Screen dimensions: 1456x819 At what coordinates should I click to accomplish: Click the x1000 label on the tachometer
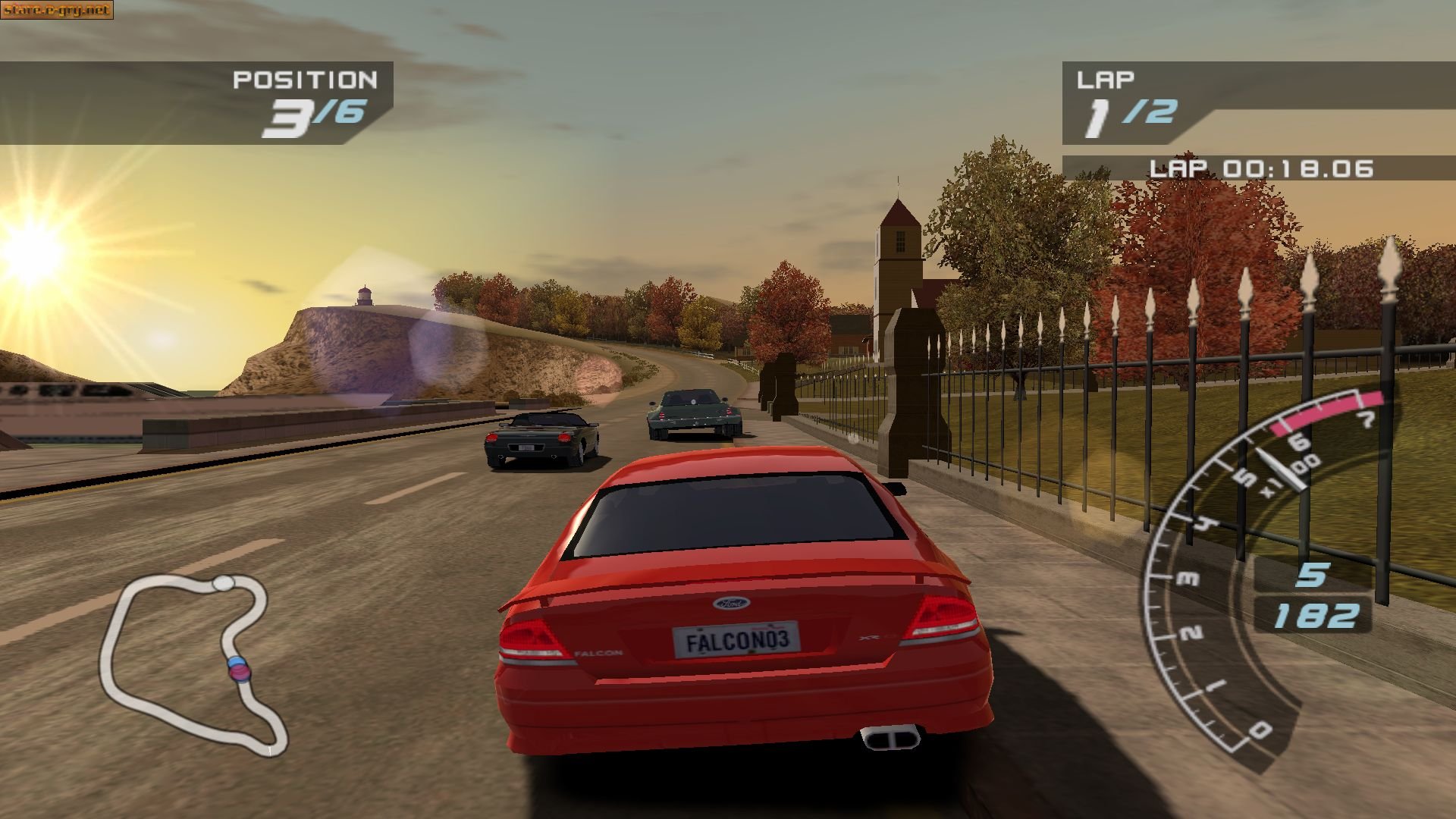(1289, 479)
